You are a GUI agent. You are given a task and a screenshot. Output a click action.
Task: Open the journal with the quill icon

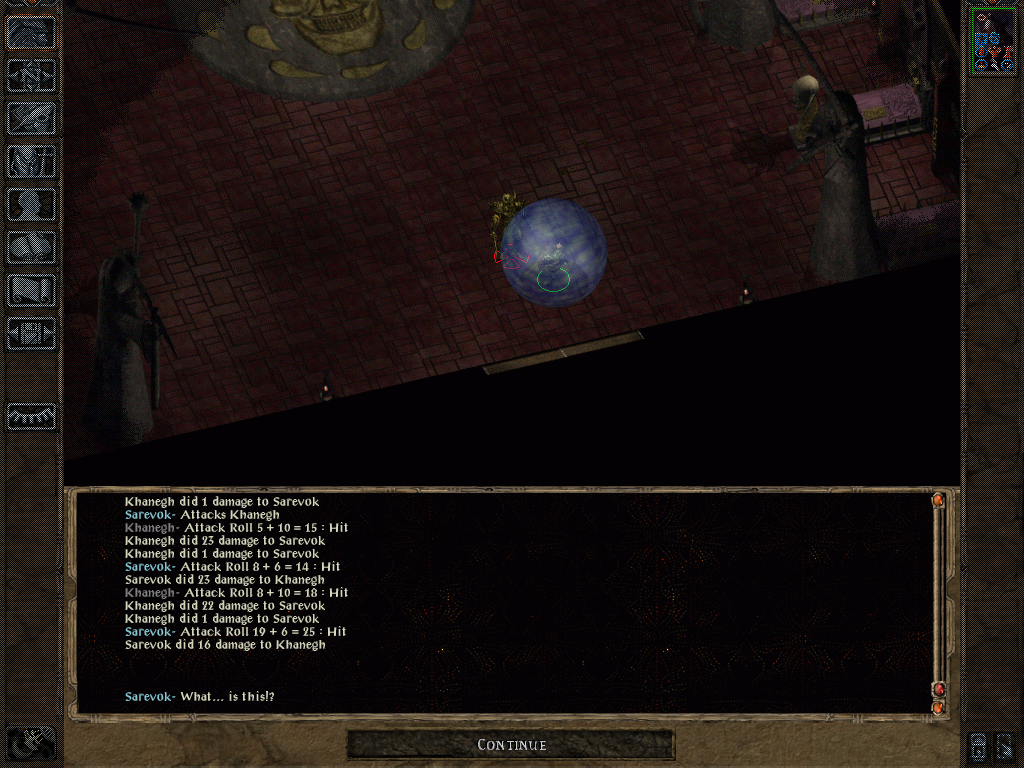pos(31,118)
